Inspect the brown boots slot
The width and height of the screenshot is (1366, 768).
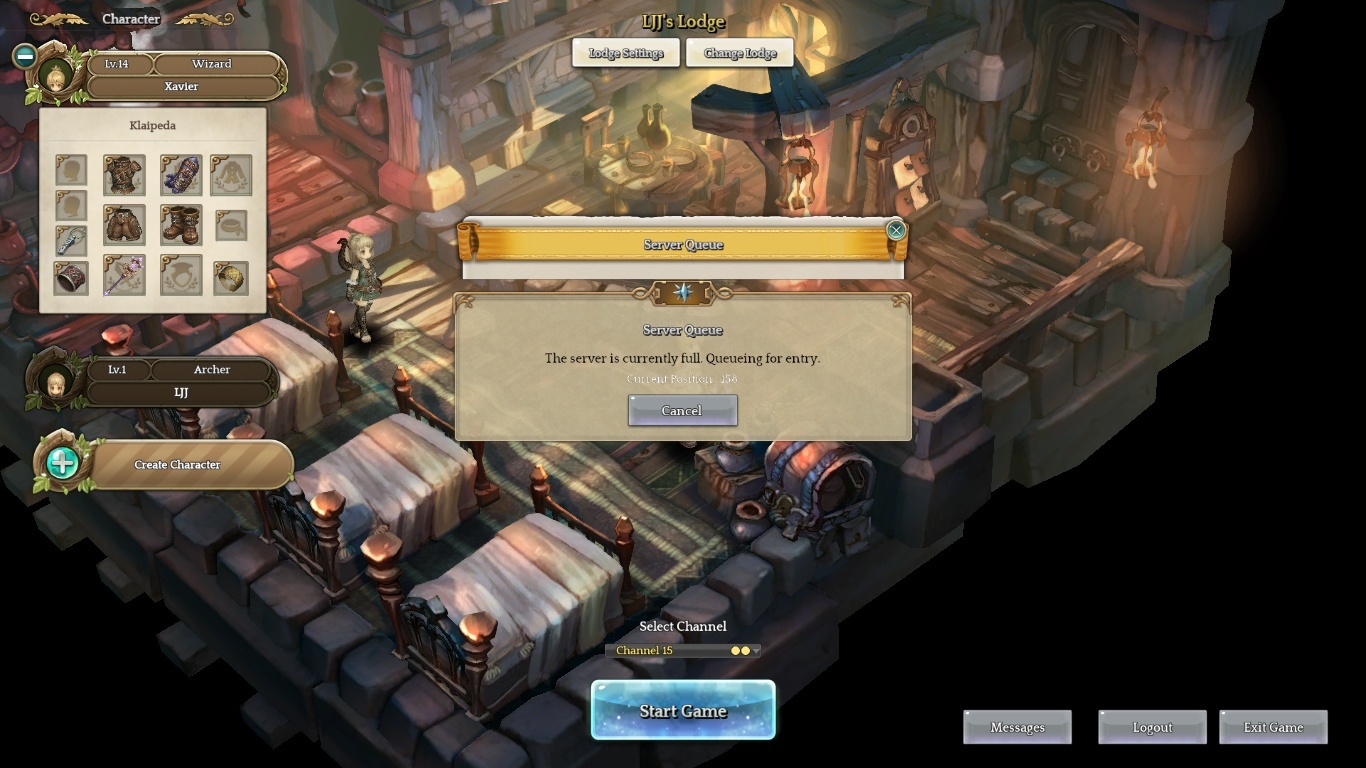180,225
